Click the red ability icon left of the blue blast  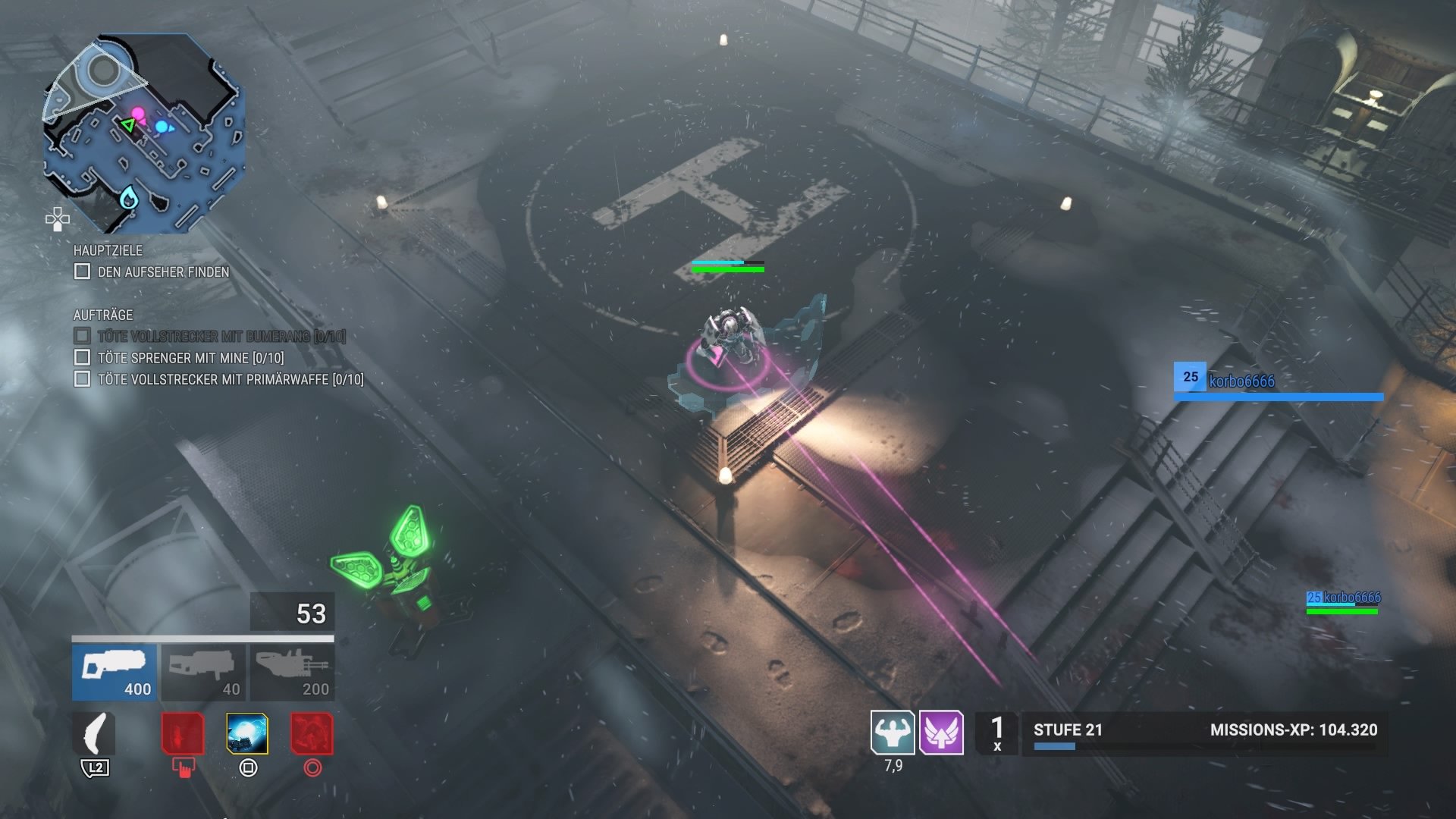point(183,733)
